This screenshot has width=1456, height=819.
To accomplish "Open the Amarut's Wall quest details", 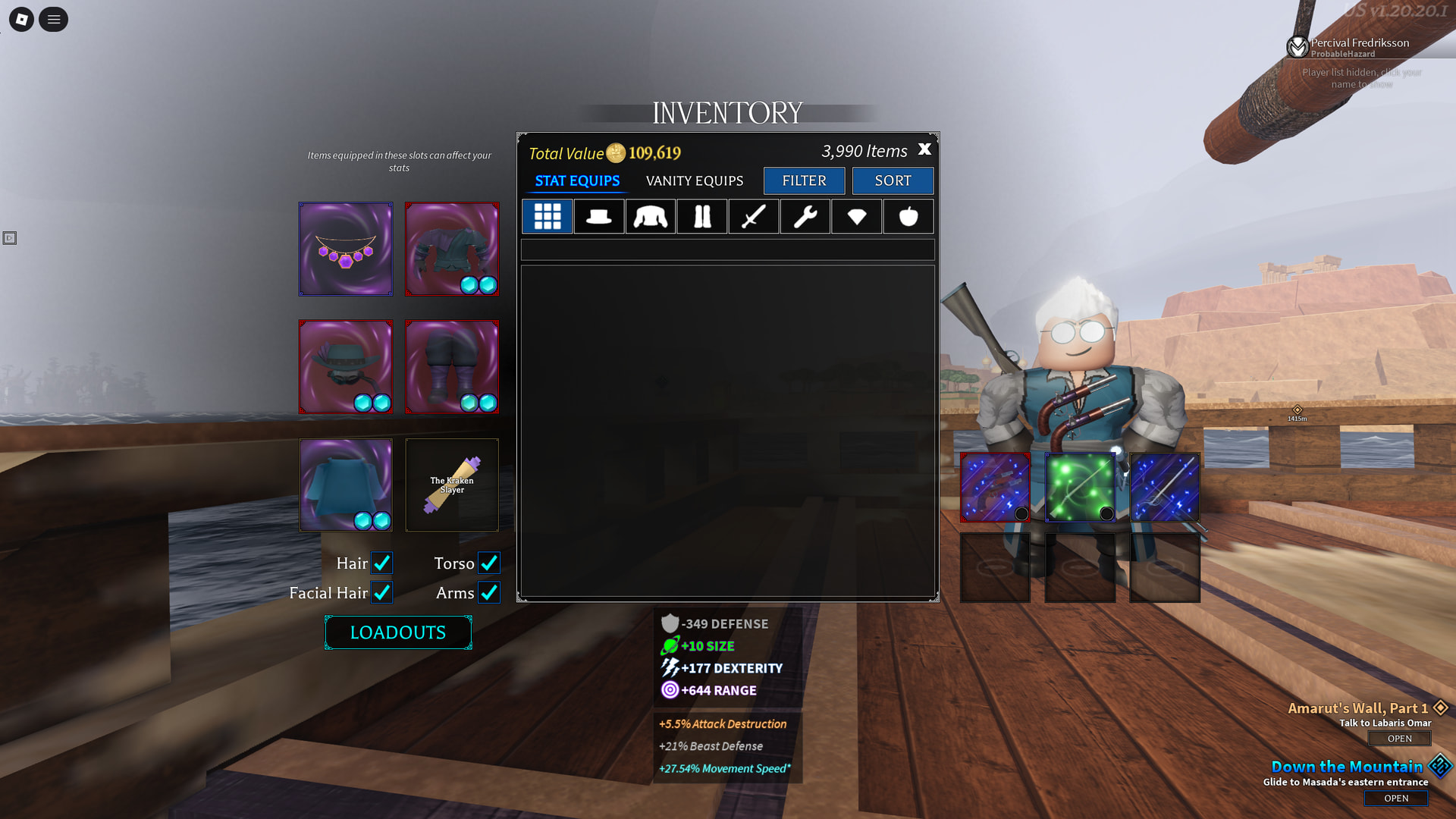I will coord(1399,738).
